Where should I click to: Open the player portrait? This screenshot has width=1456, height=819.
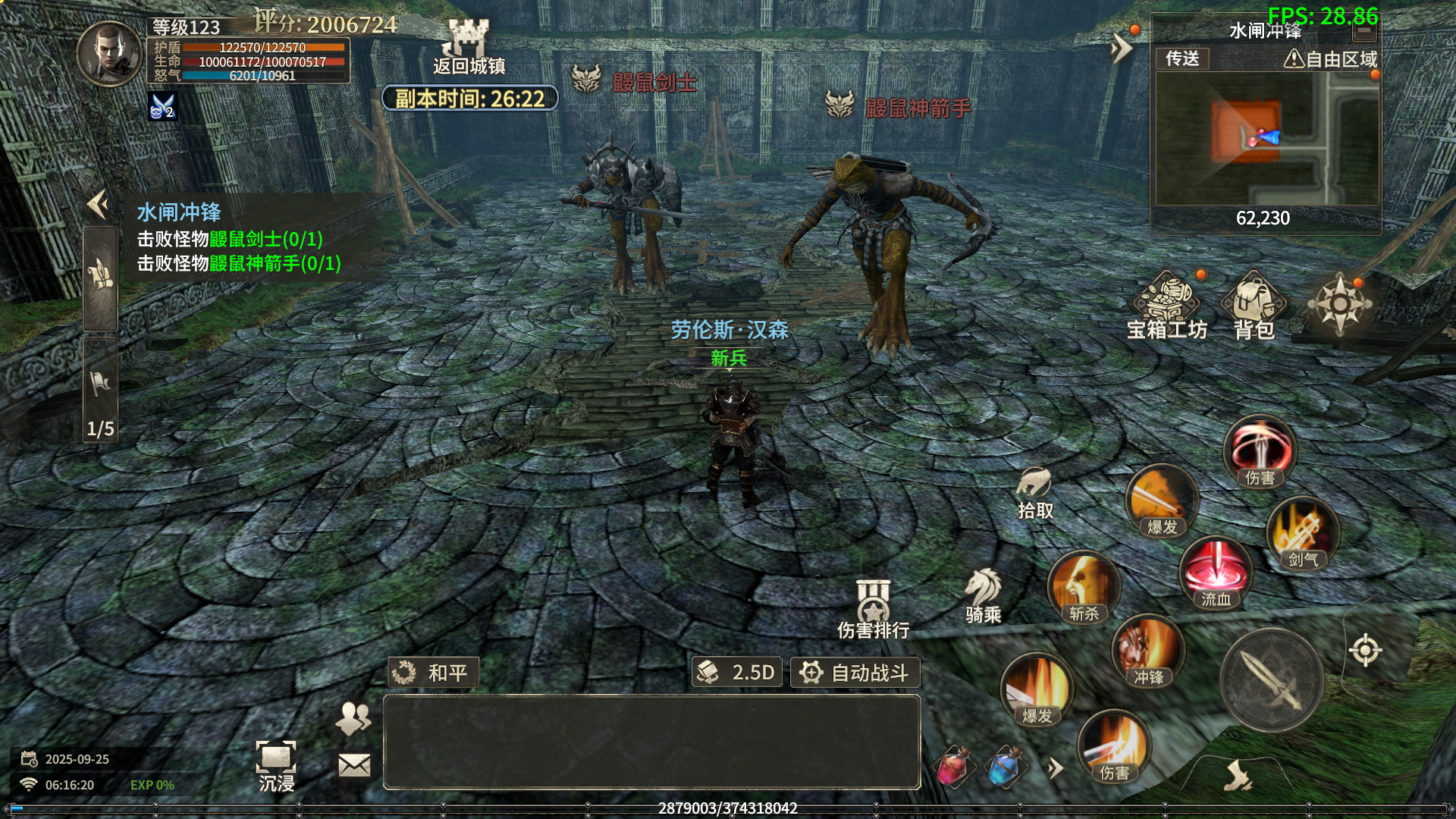click(110, 54)
